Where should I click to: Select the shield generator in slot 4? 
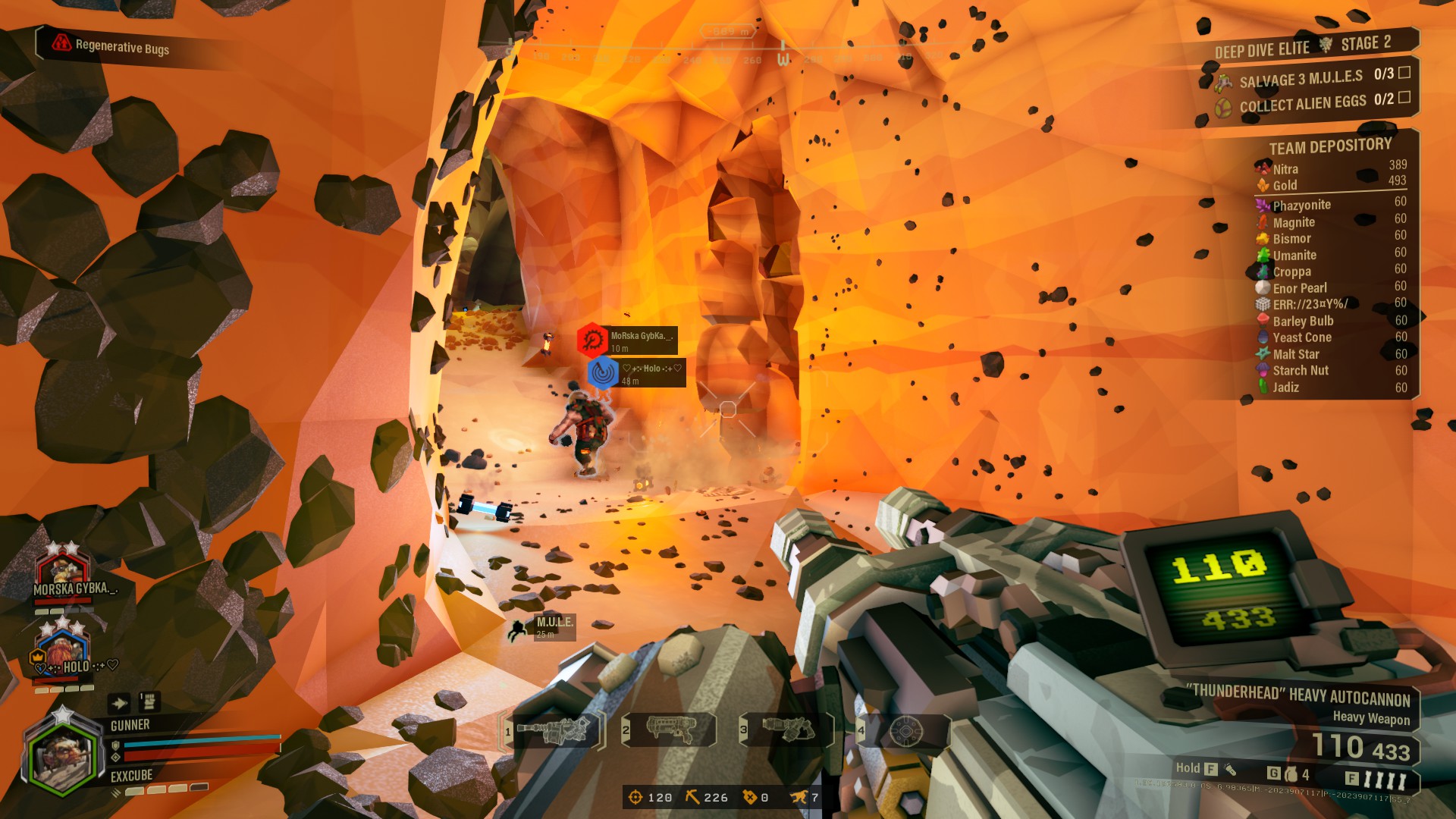[905, 731]
